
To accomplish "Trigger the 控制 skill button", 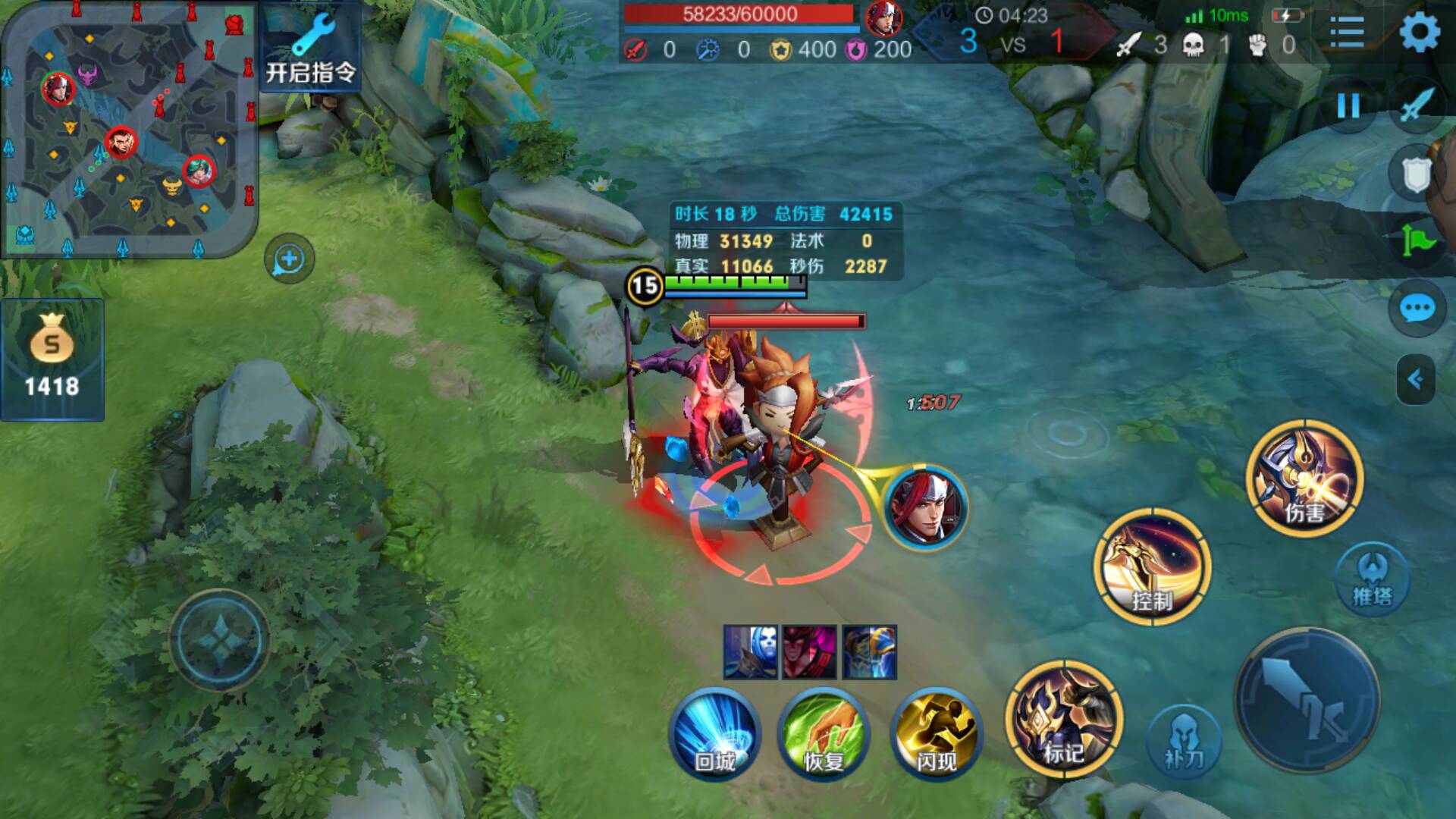I will (x=1152, y=567).
